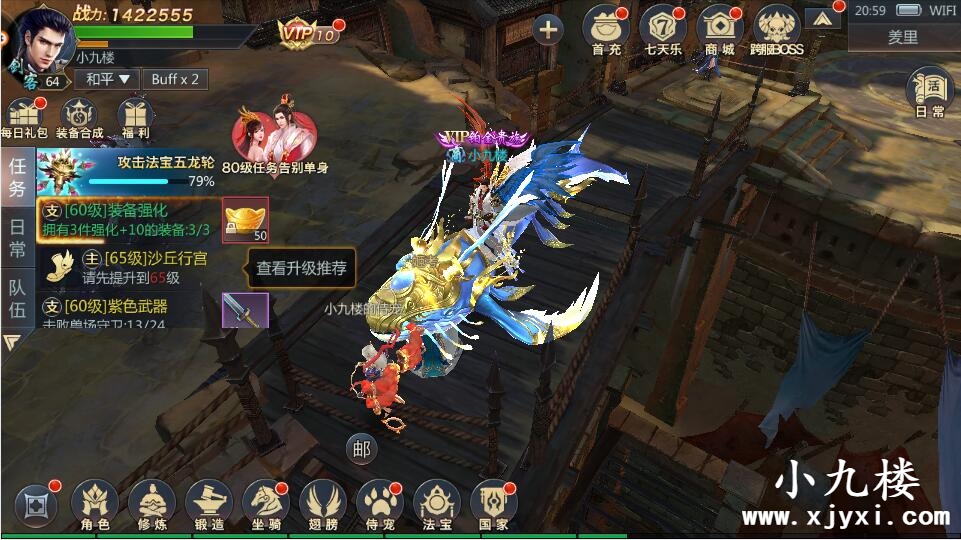Open the 福利 welfare icon
The height and width of the screenshot is (540, 961).
133,118
